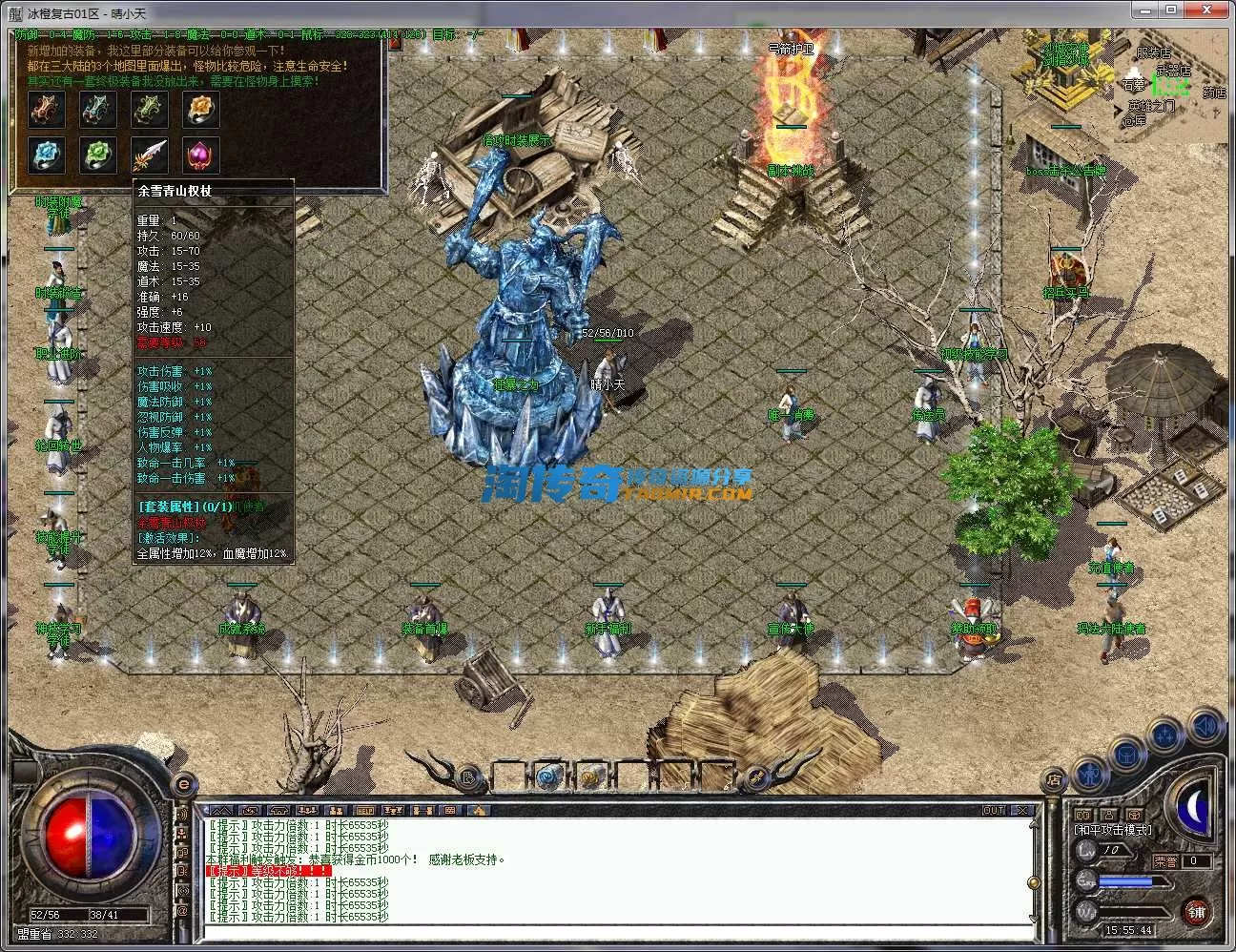Select the orange gem ring item
This screenshot has height=952, width=1236.
(201, 111)
